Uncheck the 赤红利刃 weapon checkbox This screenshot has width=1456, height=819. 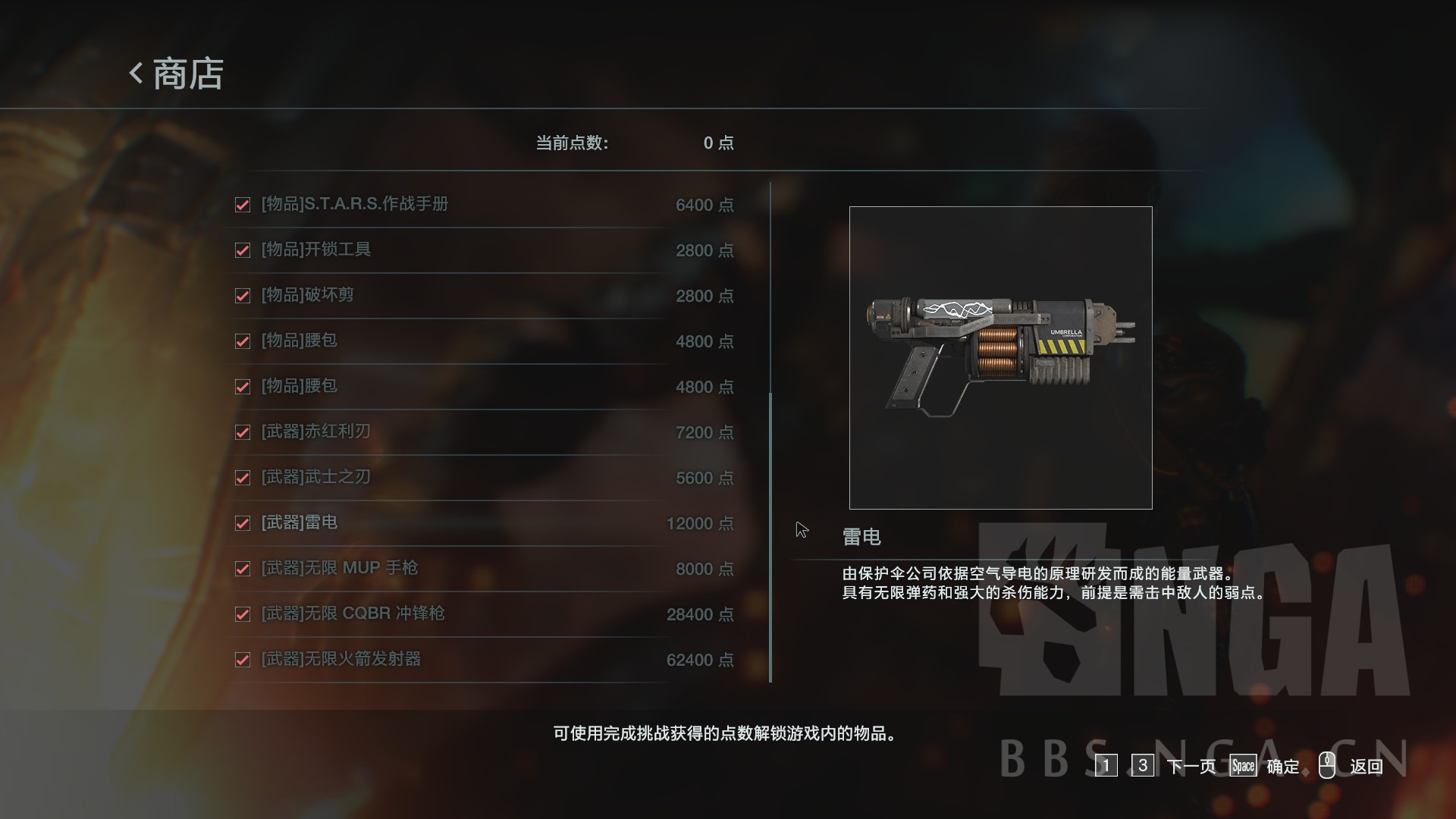tap(243, 432)
